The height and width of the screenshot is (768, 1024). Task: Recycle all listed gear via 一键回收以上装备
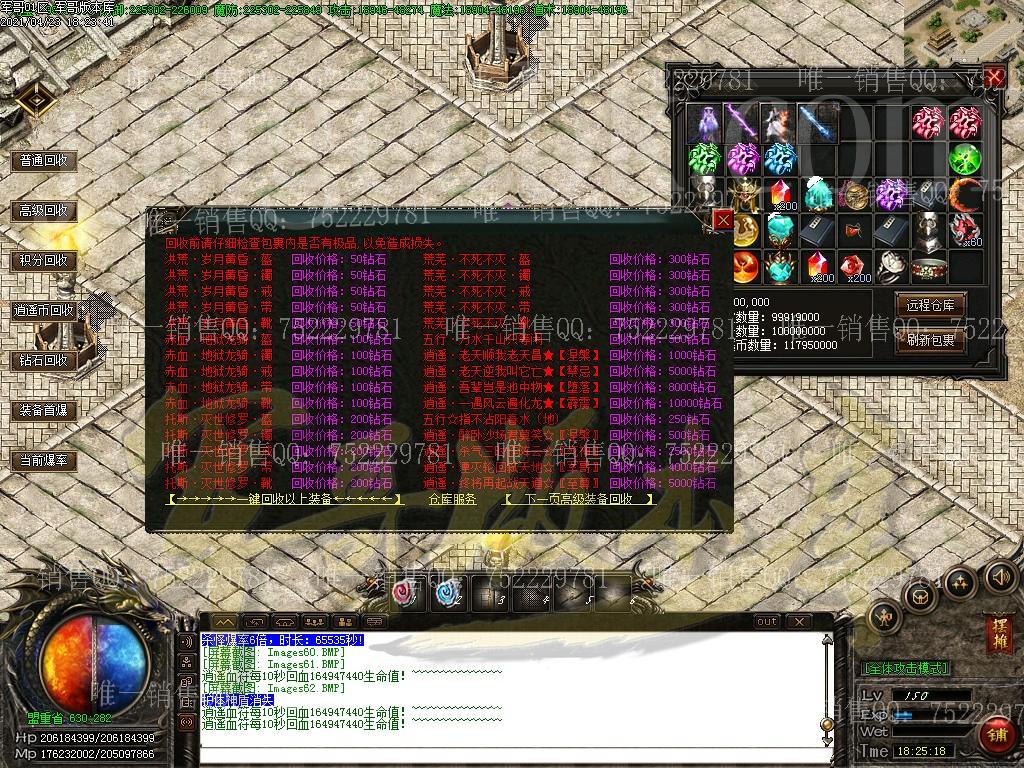[x=285, y=498]
